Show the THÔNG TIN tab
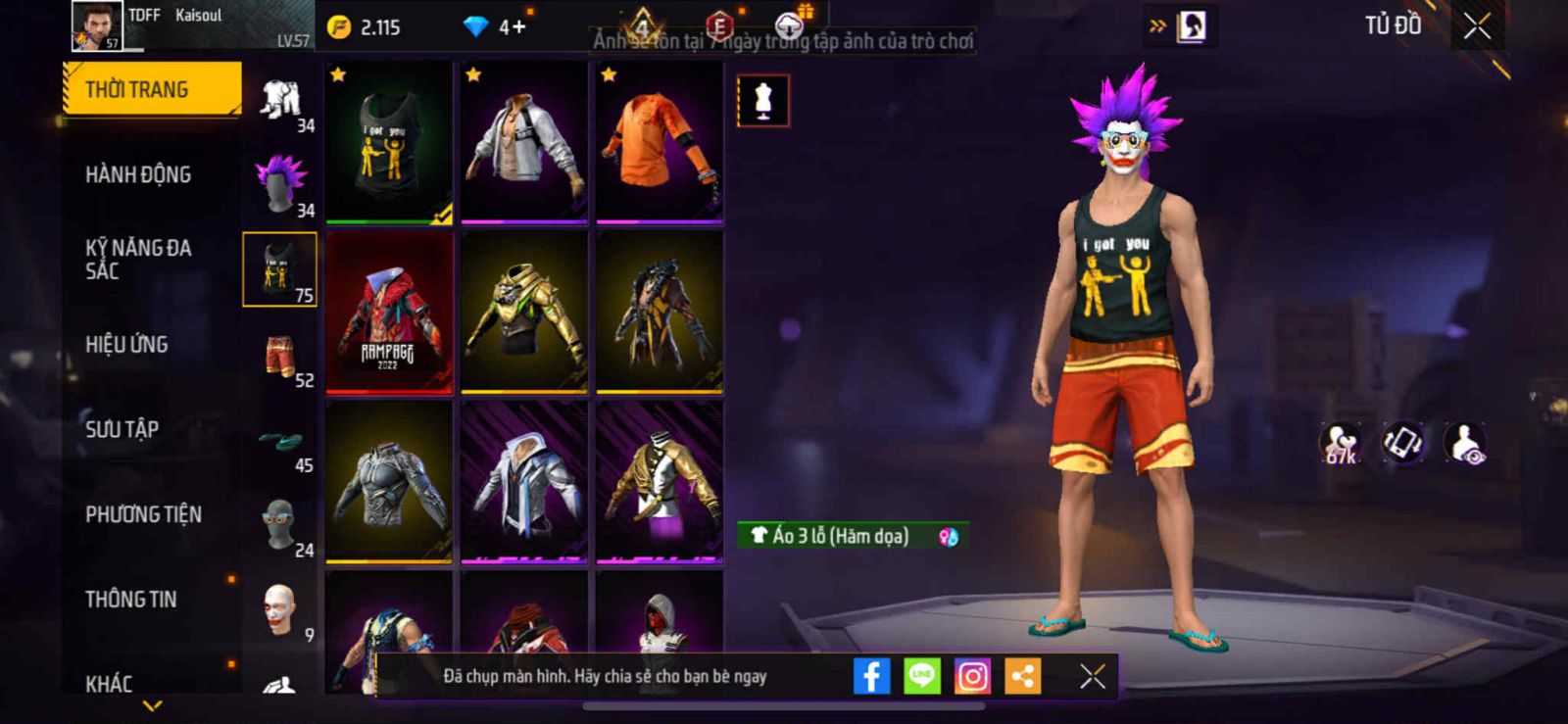 130,599
